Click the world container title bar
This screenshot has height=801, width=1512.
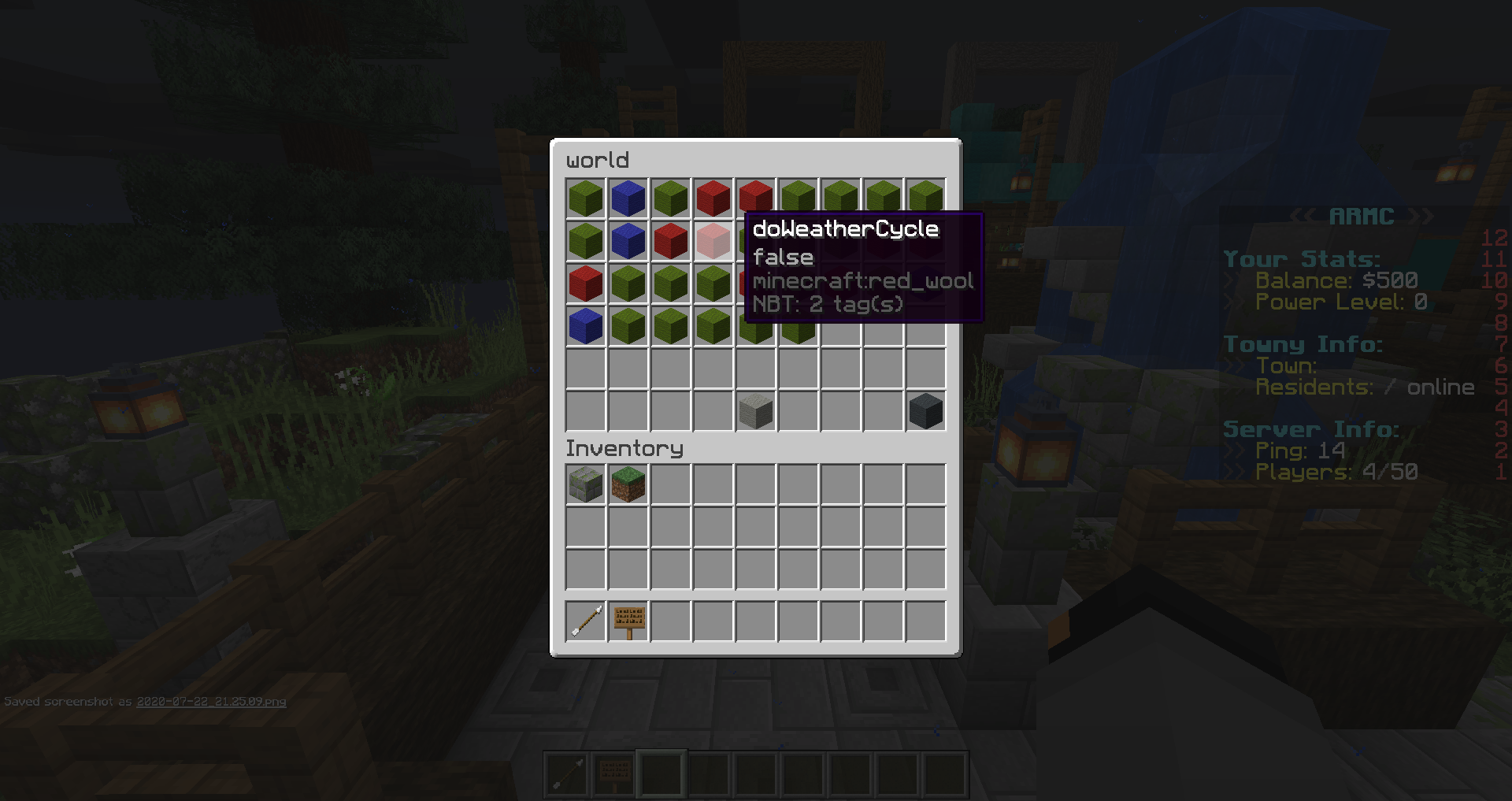598,160
